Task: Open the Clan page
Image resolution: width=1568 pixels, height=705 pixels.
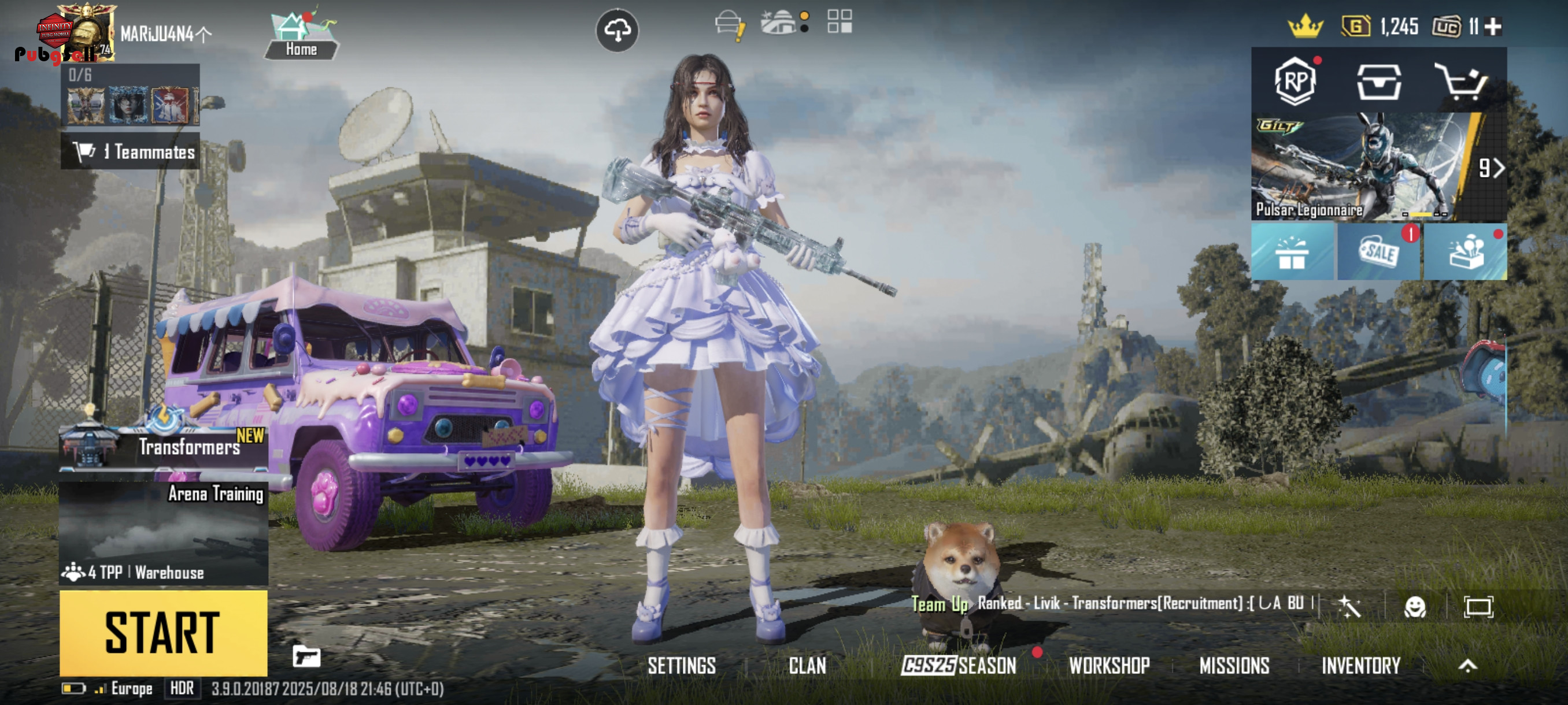Action: pos(807,666)
